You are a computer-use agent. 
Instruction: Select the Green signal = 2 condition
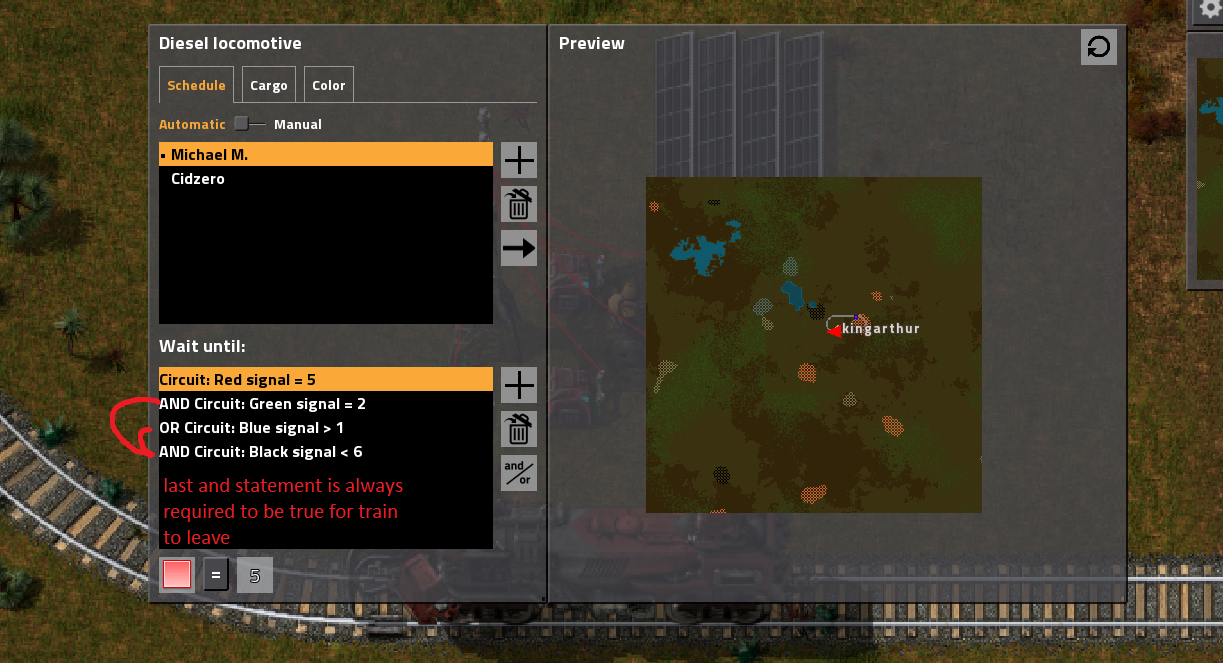(x=326, y=404)
